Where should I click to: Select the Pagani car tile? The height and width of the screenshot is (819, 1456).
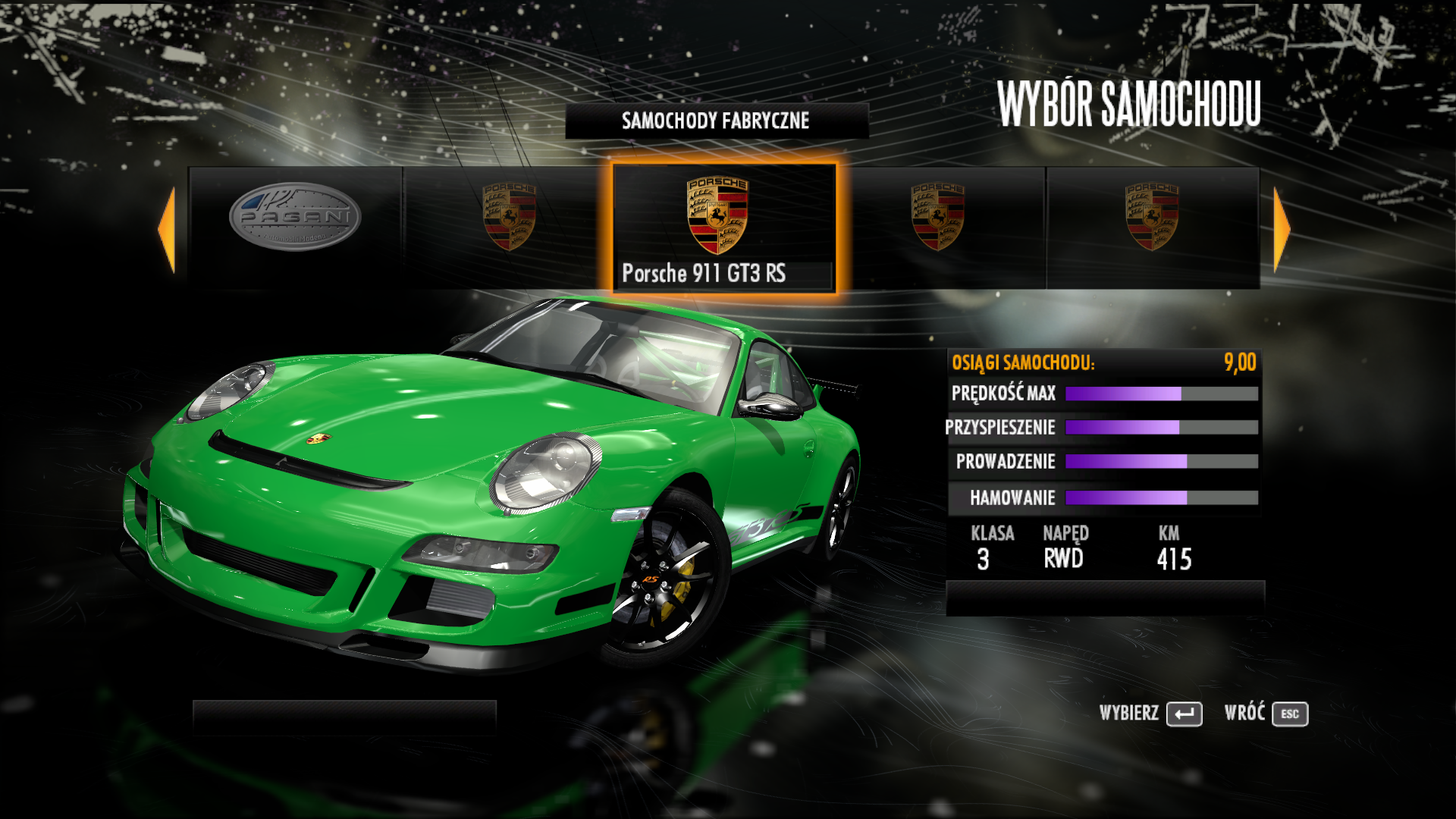(295, 227)
